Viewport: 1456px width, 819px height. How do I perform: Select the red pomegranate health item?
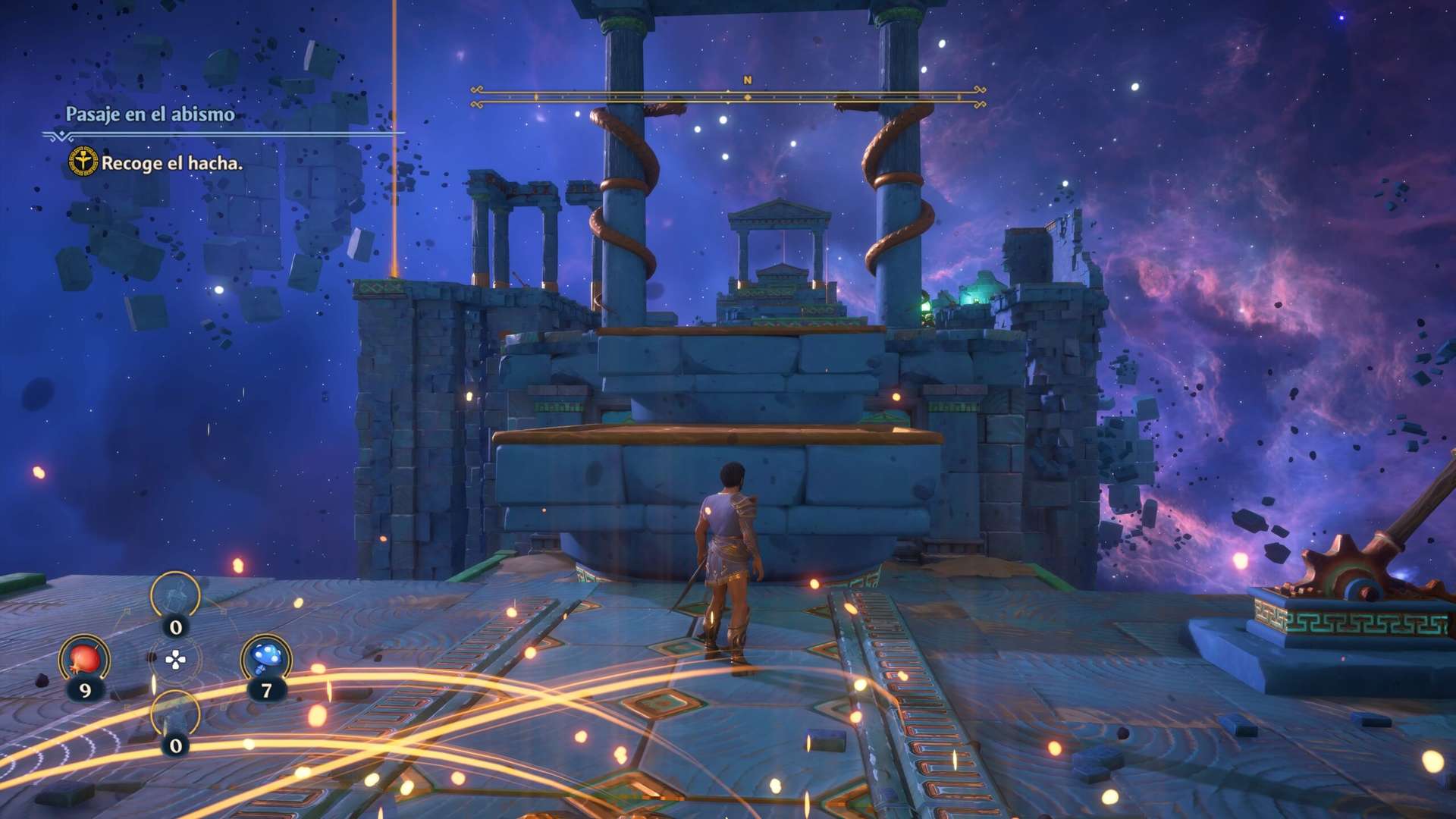(85, 658)
